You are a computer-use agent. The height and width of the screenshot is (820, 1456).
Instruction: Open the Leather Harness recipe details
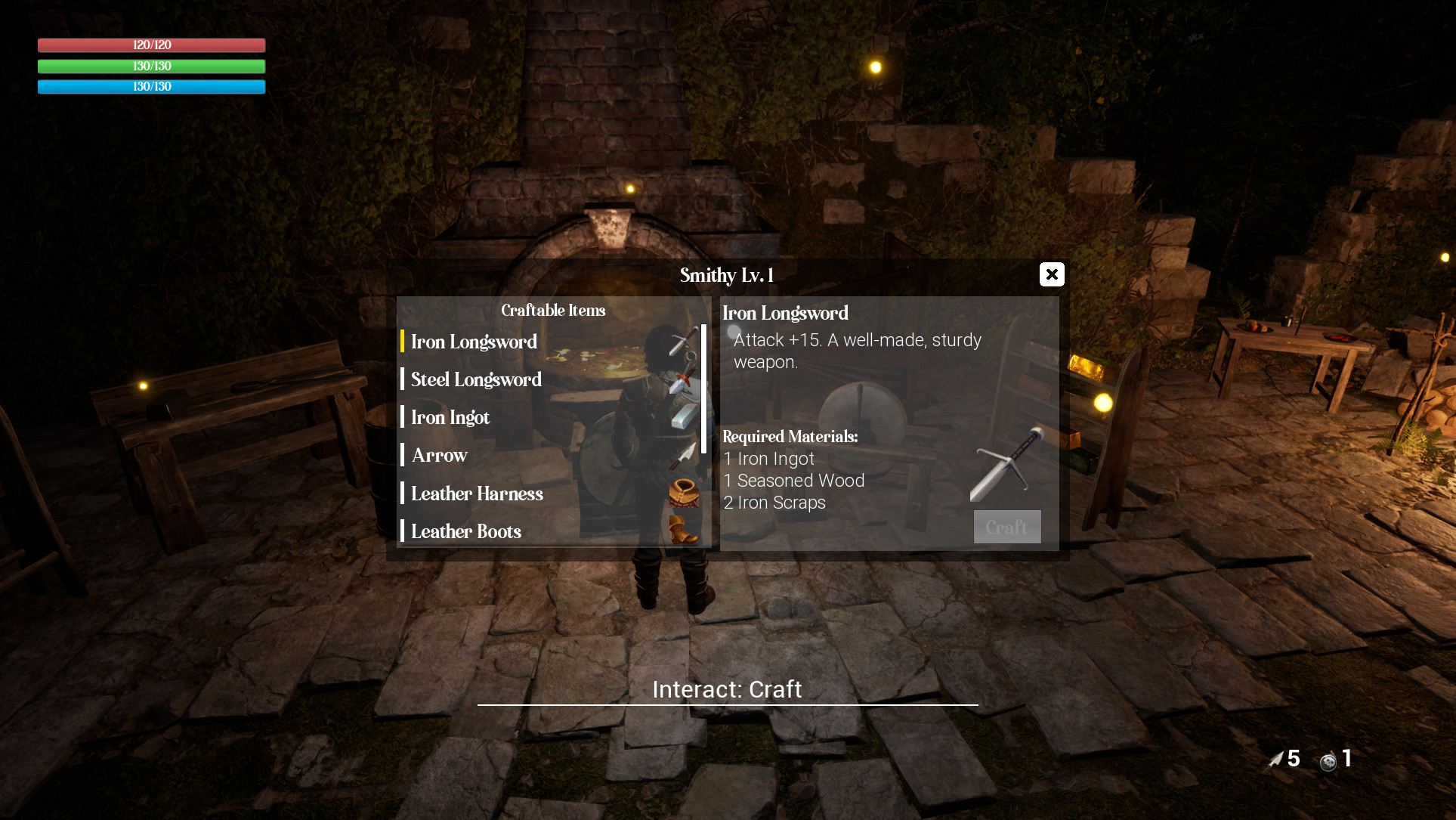click(x=477, y=494)
